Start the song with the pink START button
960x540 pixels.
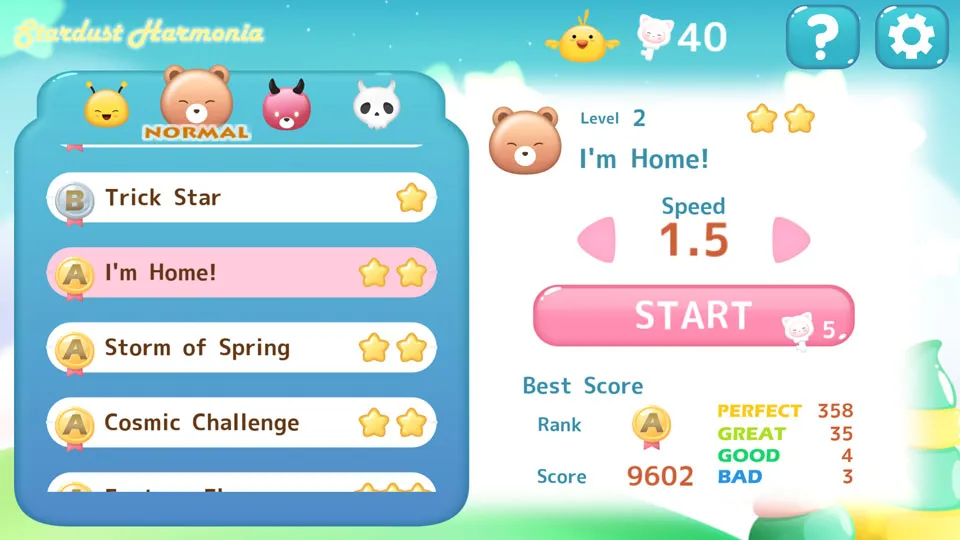pos(692,316)
